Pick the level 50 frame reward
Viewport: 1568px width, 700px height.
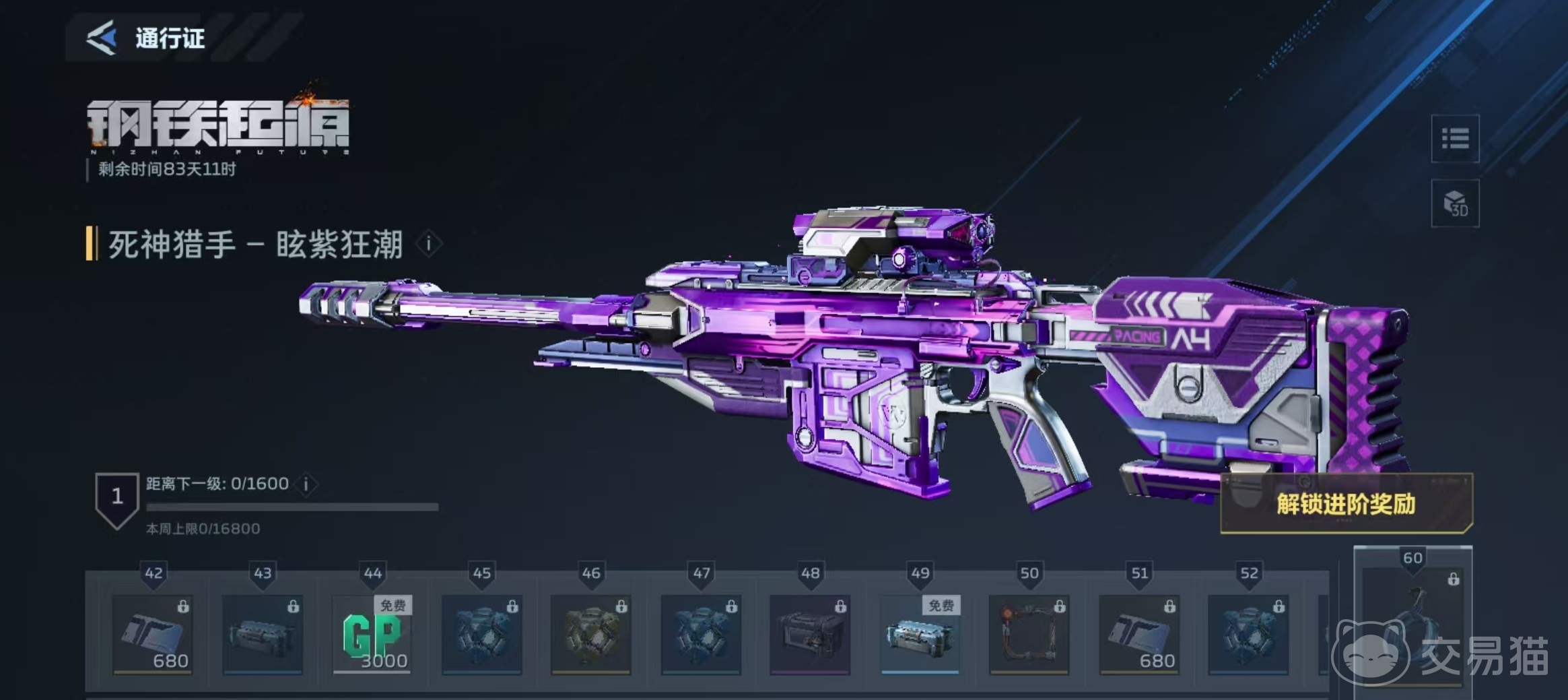coord(1029,634)
